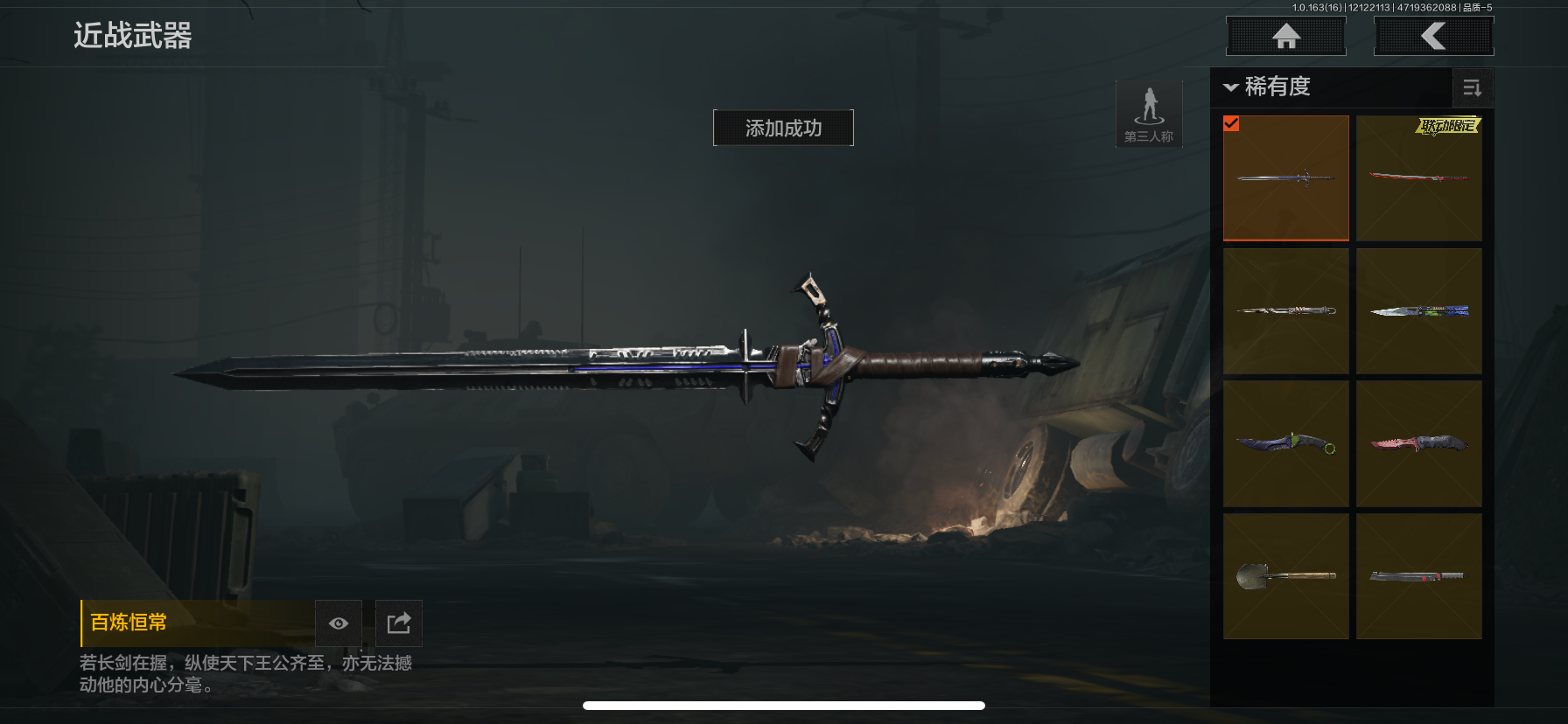Toggle the eye preview button
The image size is (1568, 724).
[339, 623]
